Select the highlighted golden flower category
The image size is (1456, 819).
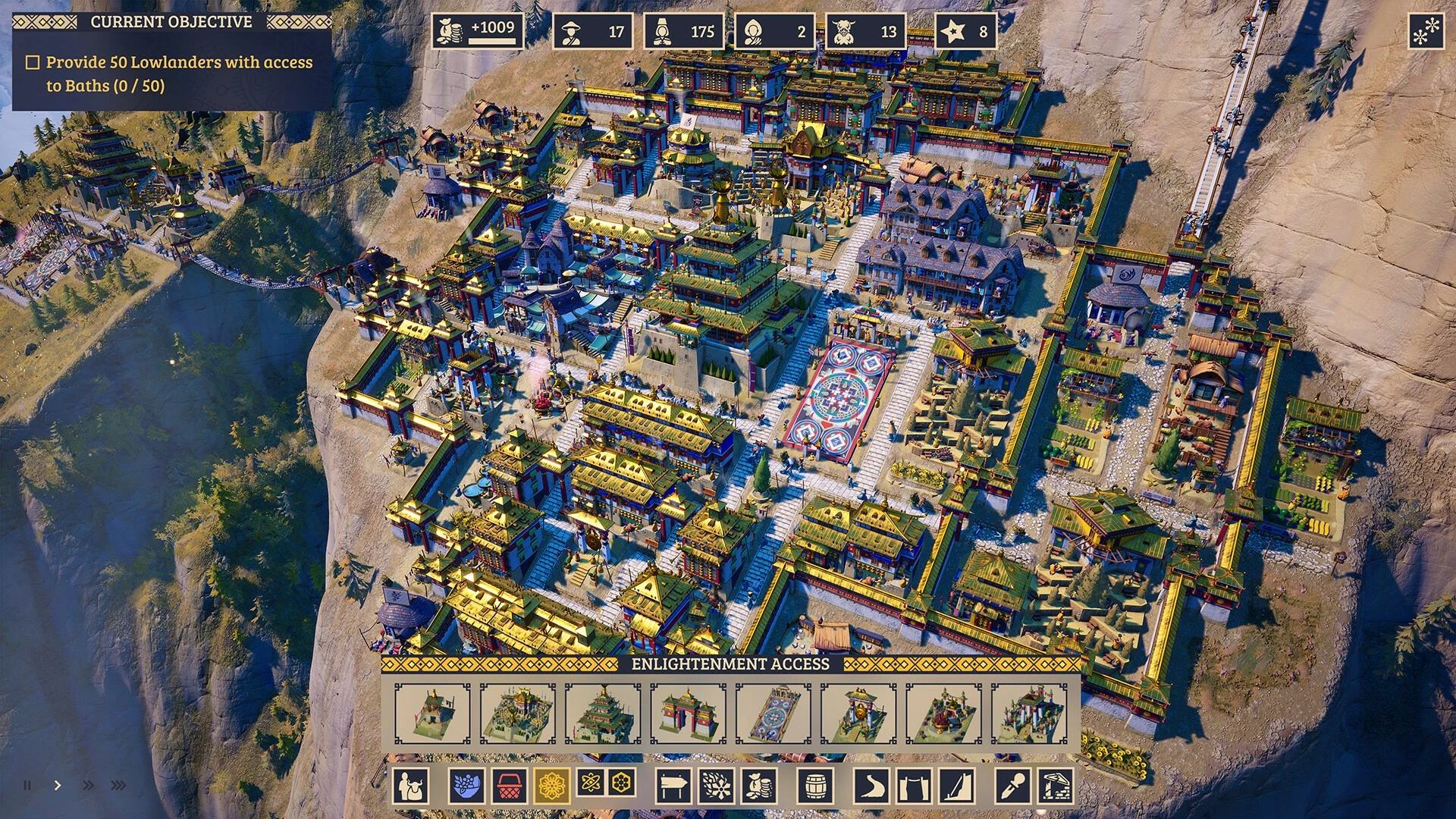[x=552, y=786]
